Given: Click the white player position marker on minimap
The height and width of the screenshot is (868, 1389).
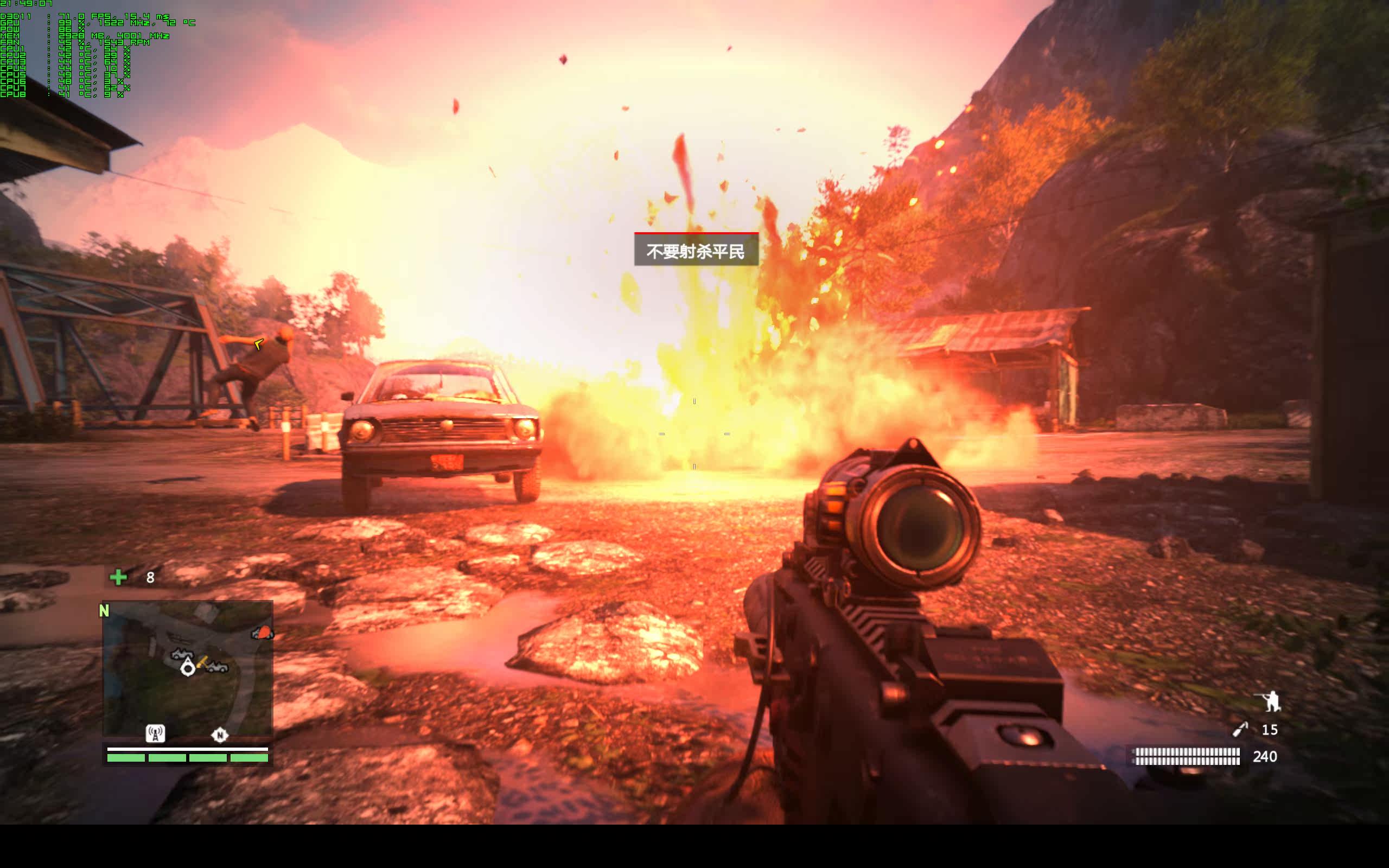Looking at the screenshot, I should 188,667.
